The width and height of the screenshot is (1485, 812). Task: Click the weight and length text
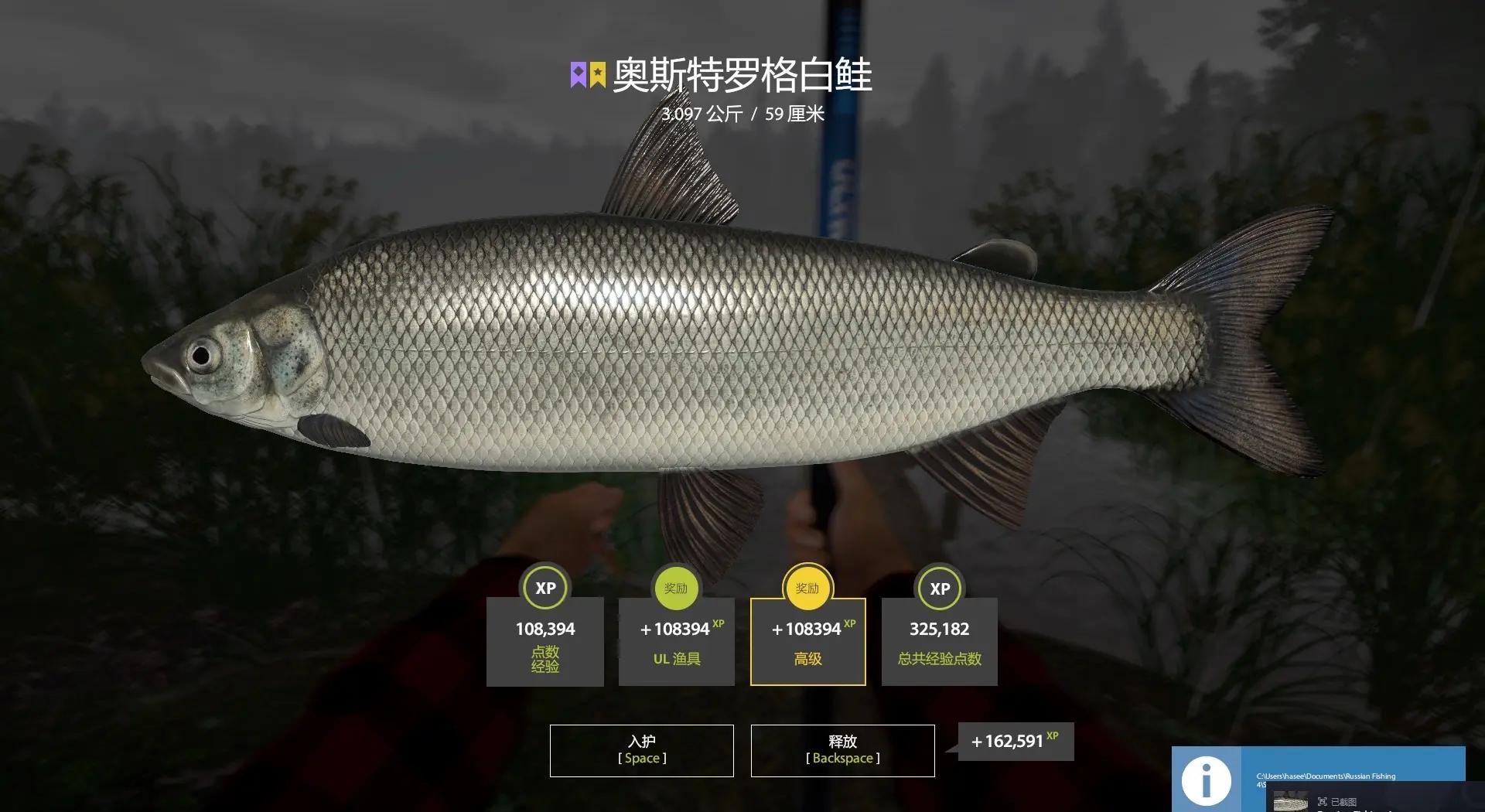[x=742, y=114]
